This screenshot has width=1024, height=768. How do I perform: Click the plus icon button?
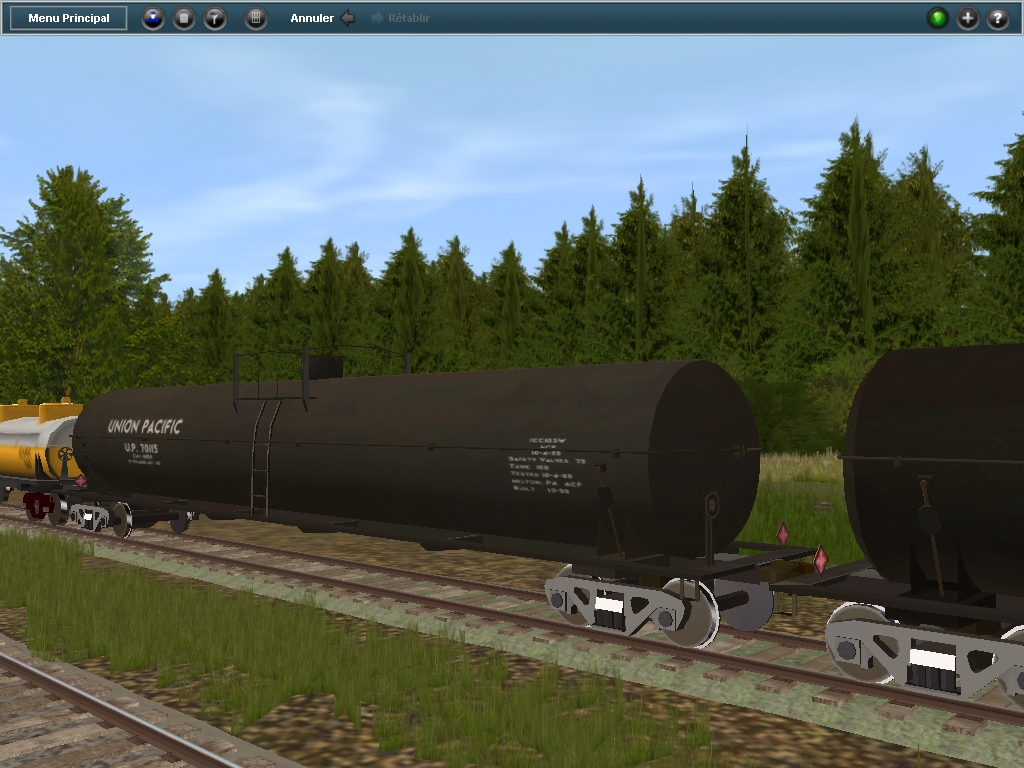click(x=968, y=18)
